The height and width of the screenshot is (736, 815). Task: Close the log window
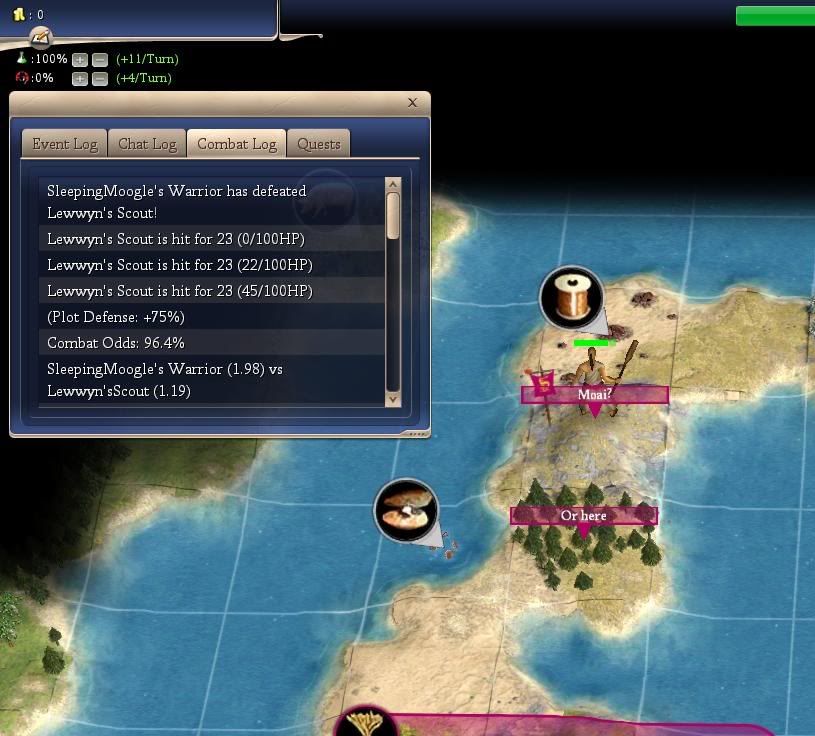pos(412,102)
